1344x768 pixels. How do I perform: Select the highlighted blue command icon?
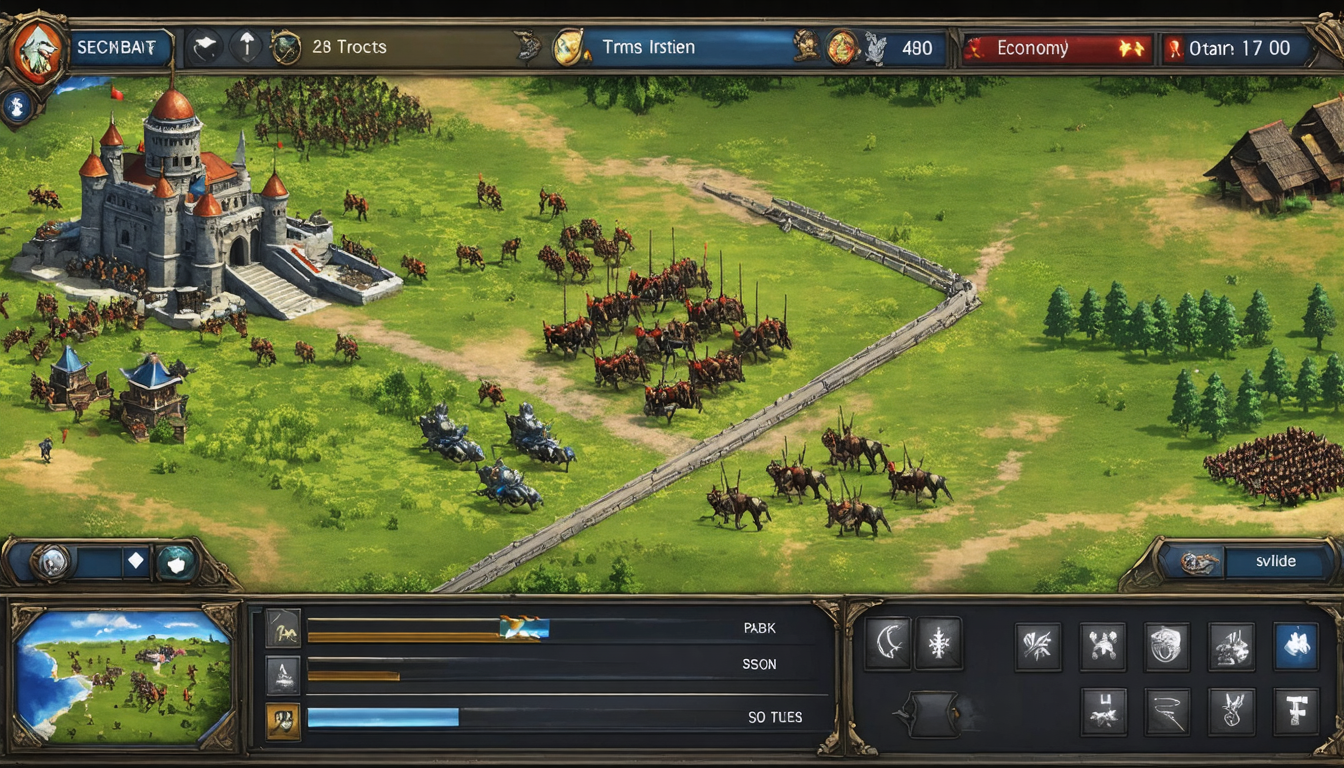point(1295,645)
